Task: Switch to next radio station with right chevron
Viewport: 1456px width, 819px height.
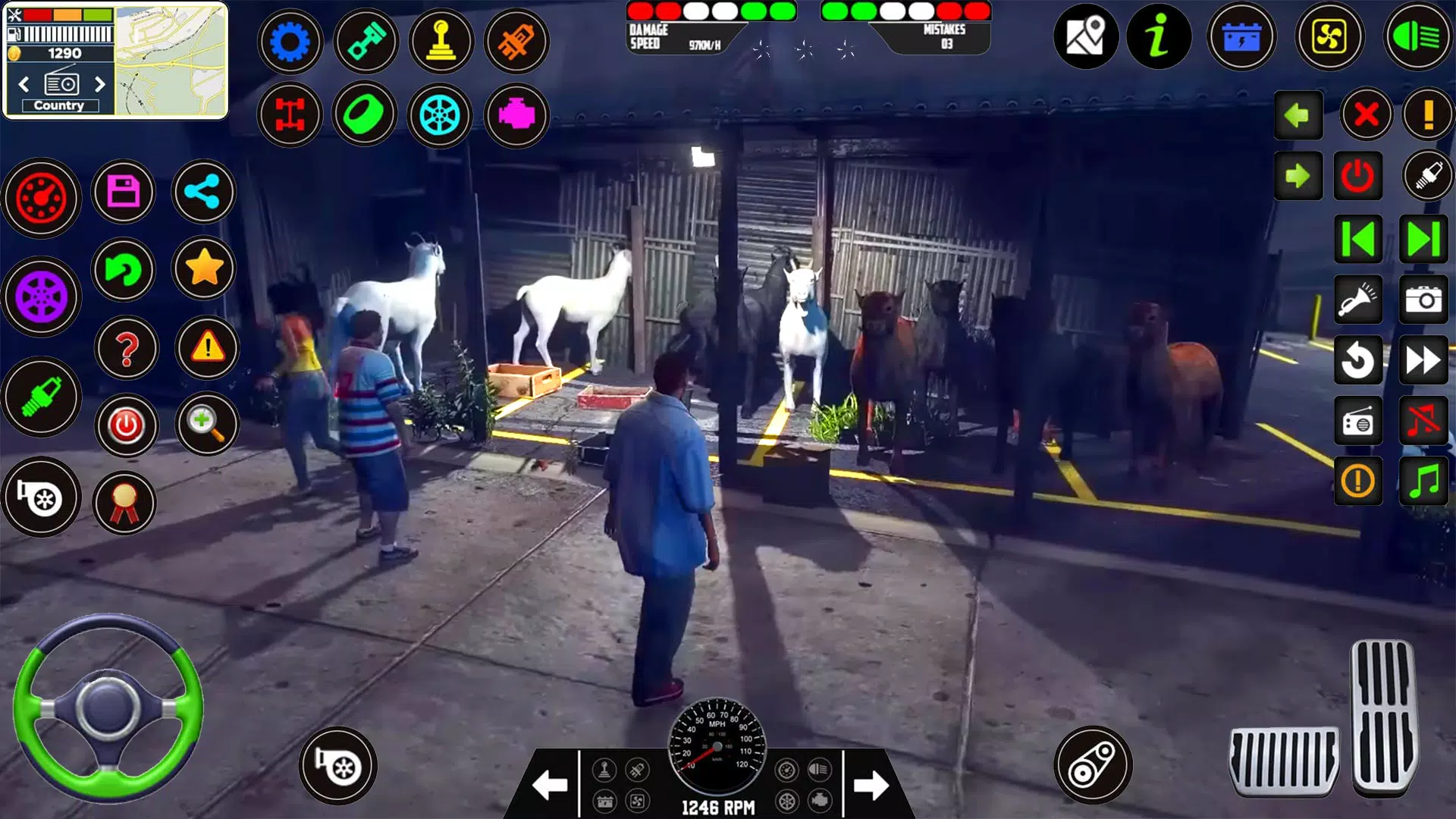Action: (x=101, y=85)
